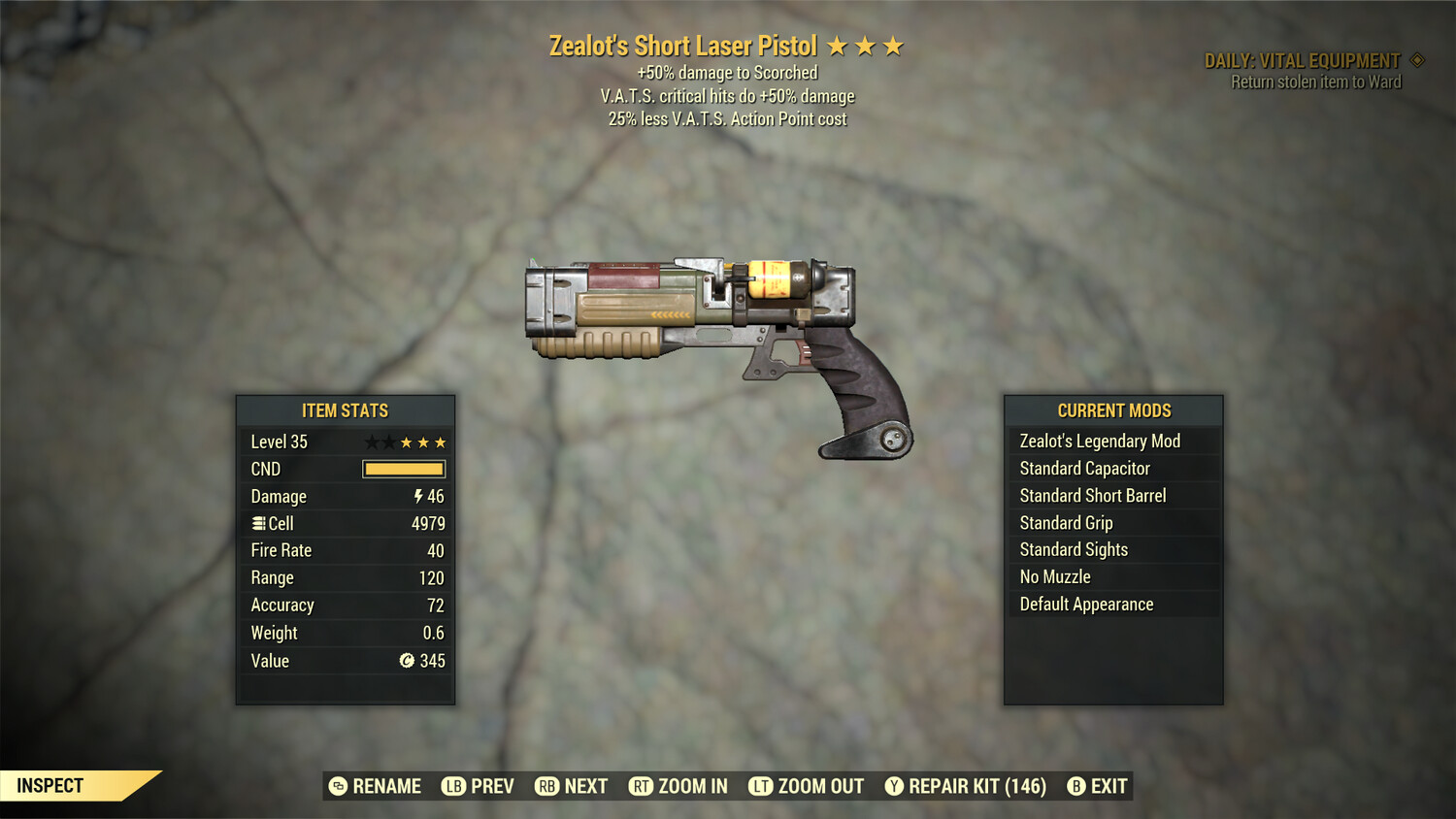The height and width of the screenshot is (819, 1456).
Task: Click the Y Repair Kit icon
Action: coord(895,786)
